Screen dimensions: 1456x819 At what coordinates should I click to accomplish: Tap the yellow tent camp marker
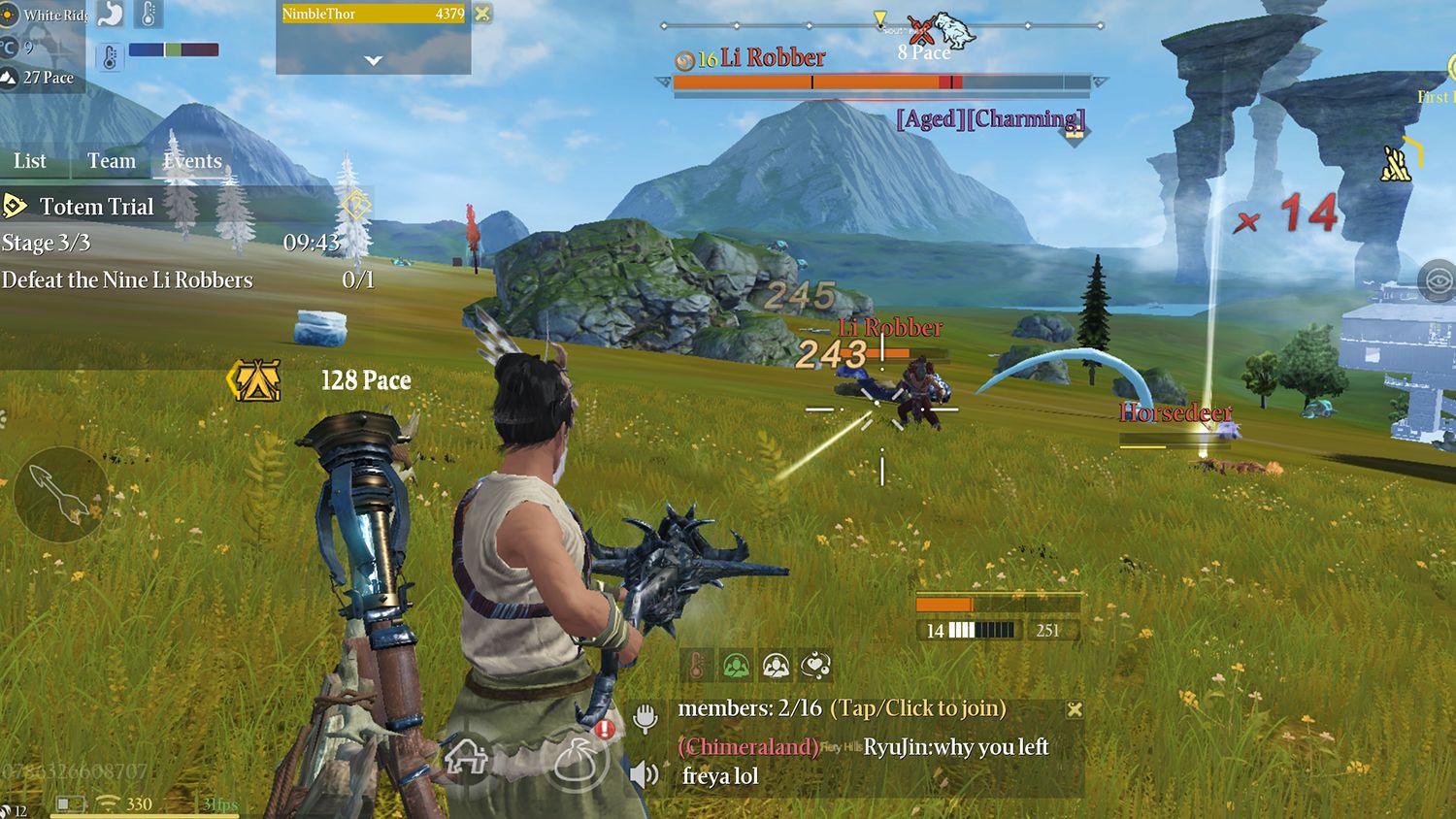pos(254,380)
